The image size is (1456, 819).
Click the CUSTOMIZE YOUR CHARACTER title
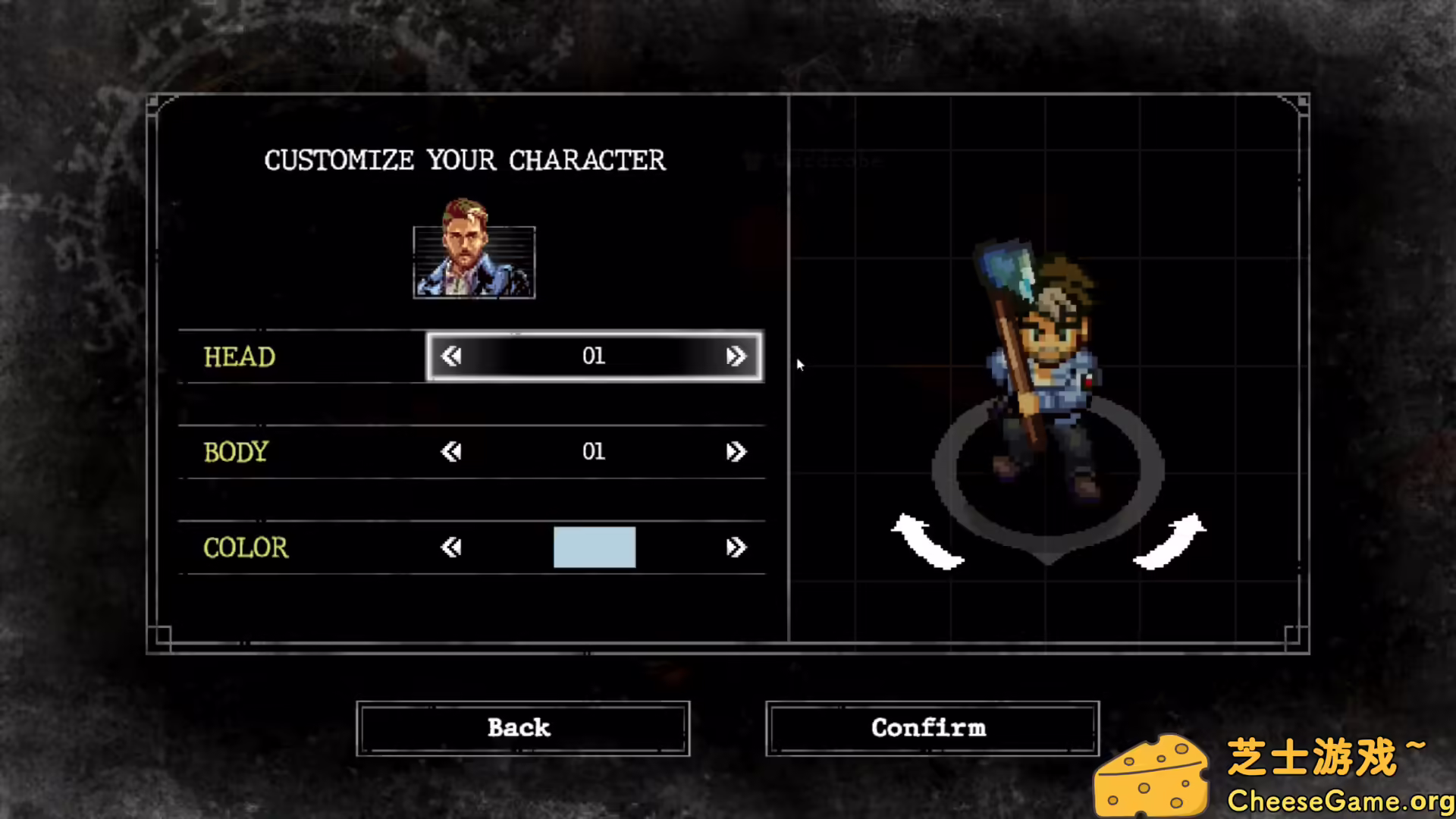(x=465, y=159)
